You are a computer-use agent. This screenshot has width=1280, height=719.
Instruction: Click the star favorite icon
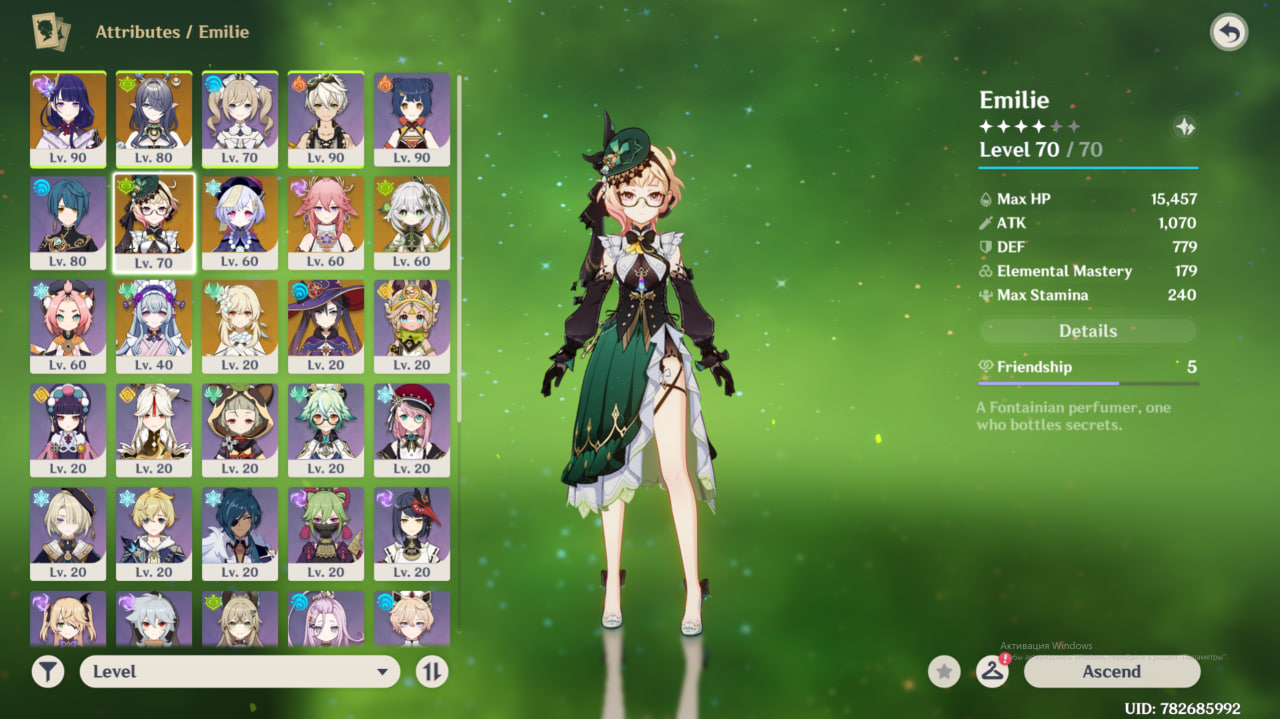pos(944,672)
